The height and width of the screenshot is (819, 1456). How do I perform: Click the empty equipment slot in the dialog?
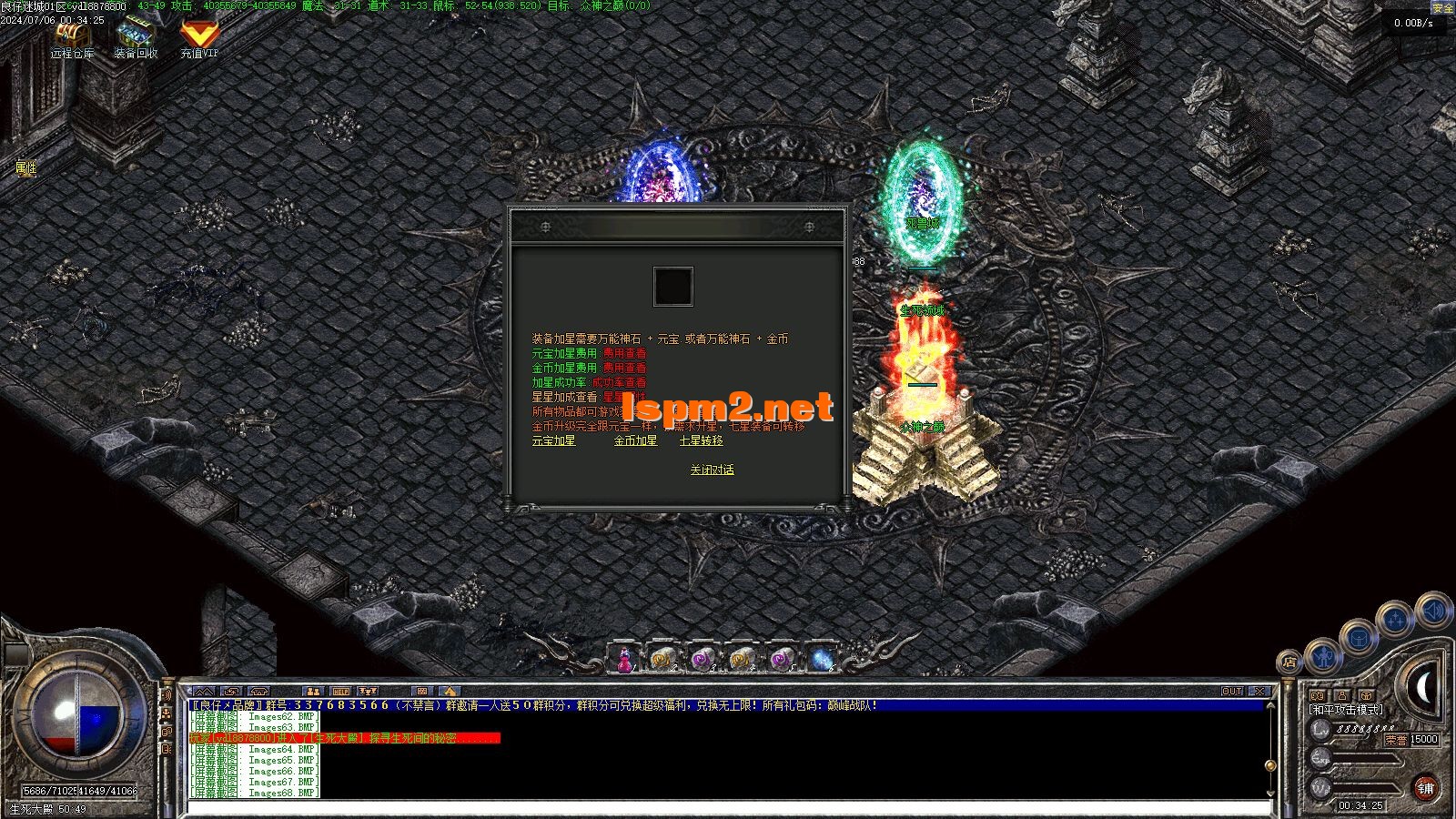pos(673,287)
